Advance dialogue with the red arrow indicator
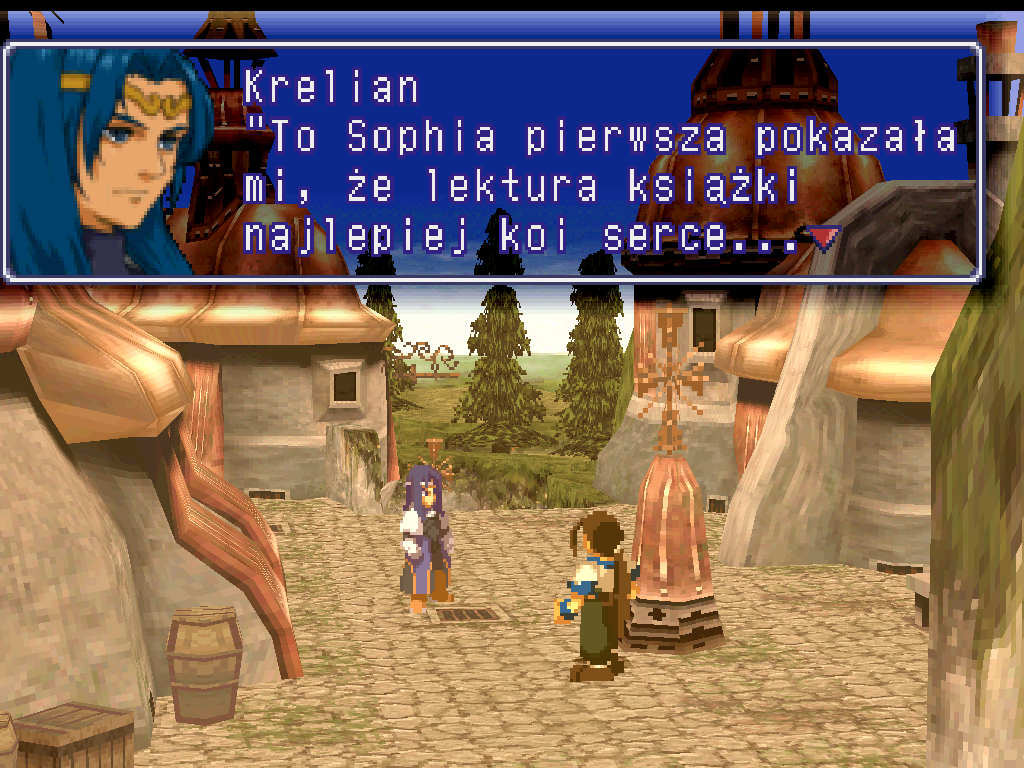This screenshot has height=768, width=1024. pos(823,238)
